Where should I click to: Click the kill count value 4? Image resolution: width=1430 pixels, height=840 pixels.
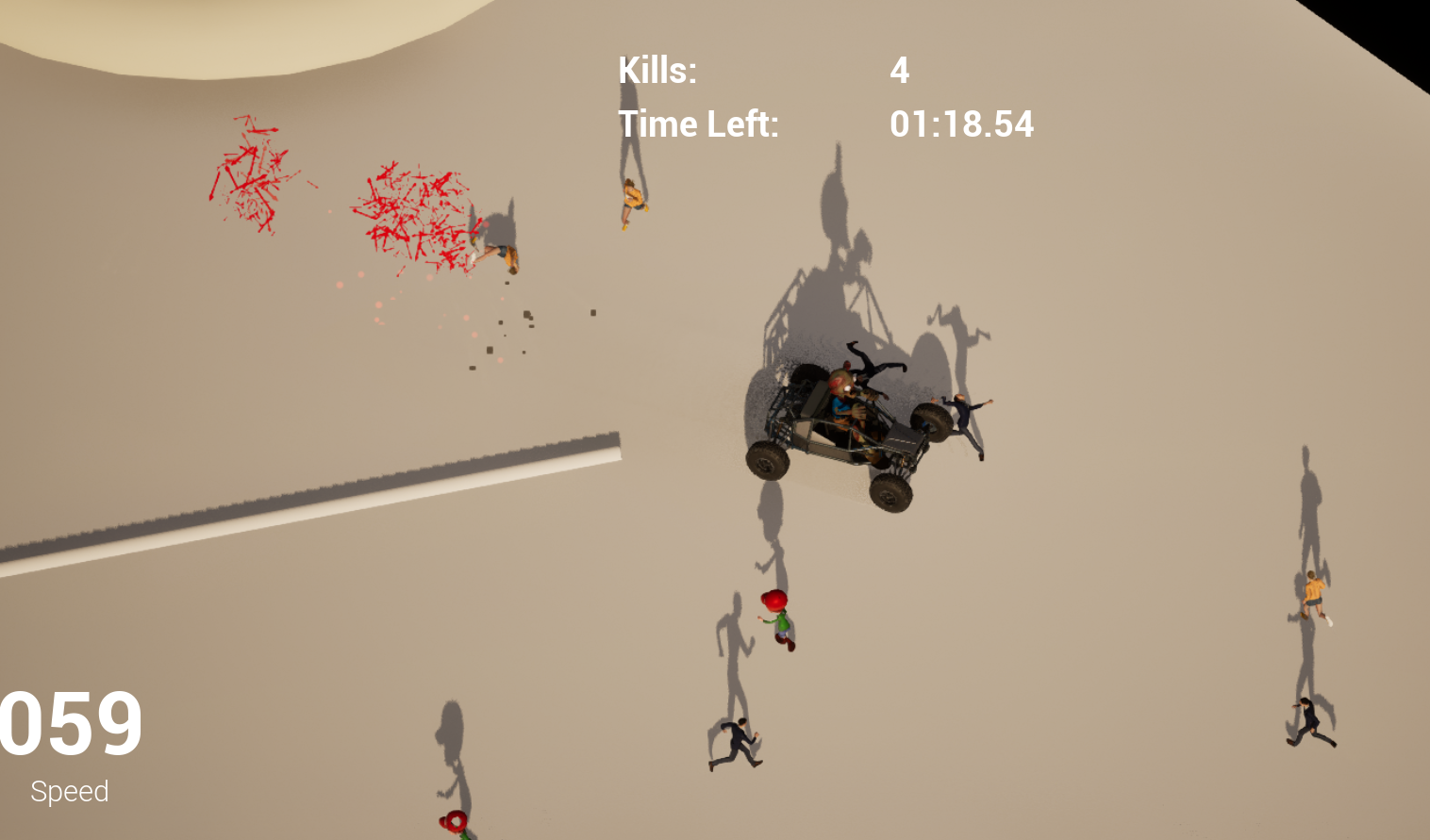pos(899,70)
